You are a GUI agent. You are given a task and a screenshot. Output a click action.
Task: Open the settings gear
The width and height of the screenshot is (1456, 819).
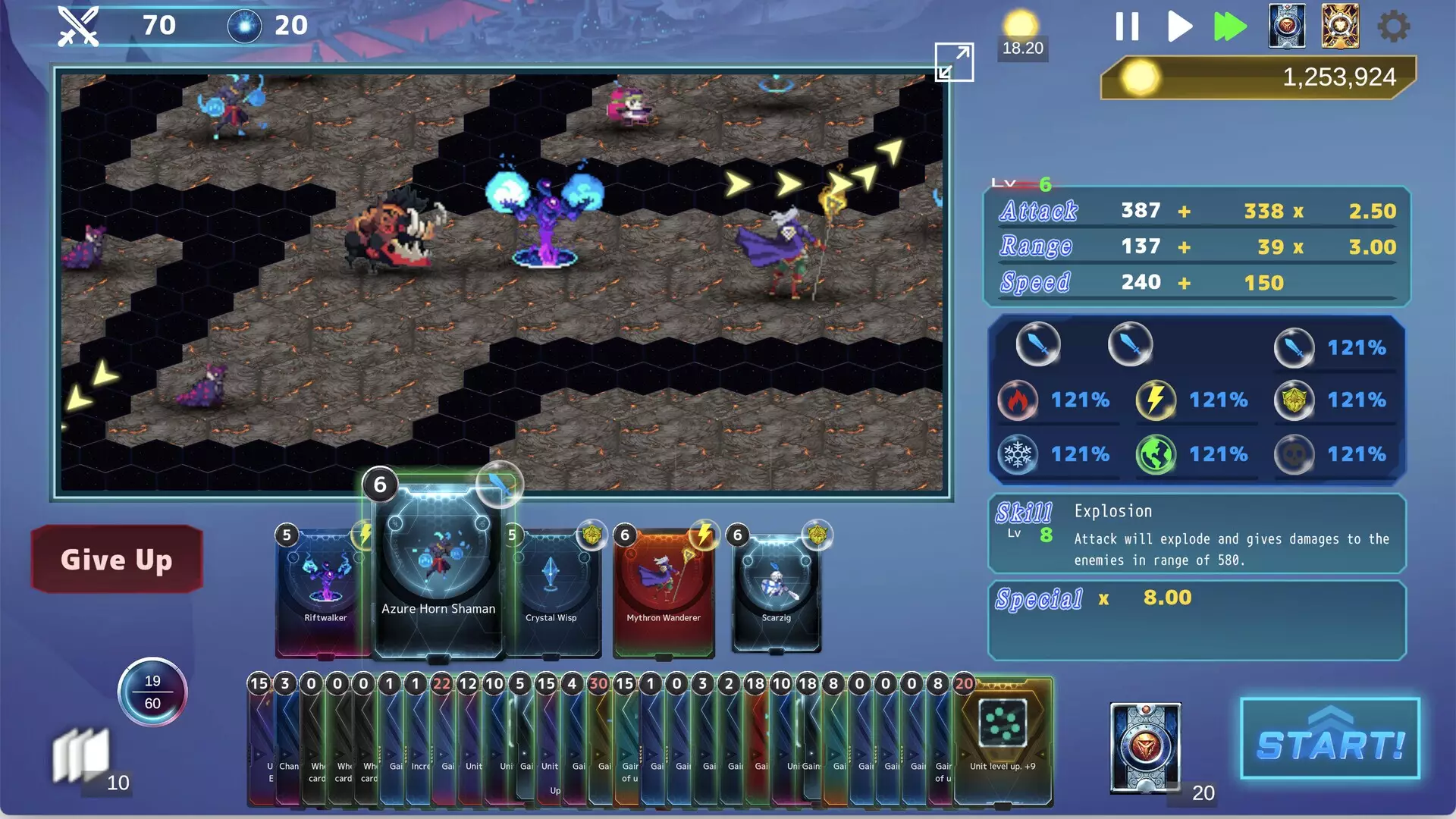click(1393, 26)
